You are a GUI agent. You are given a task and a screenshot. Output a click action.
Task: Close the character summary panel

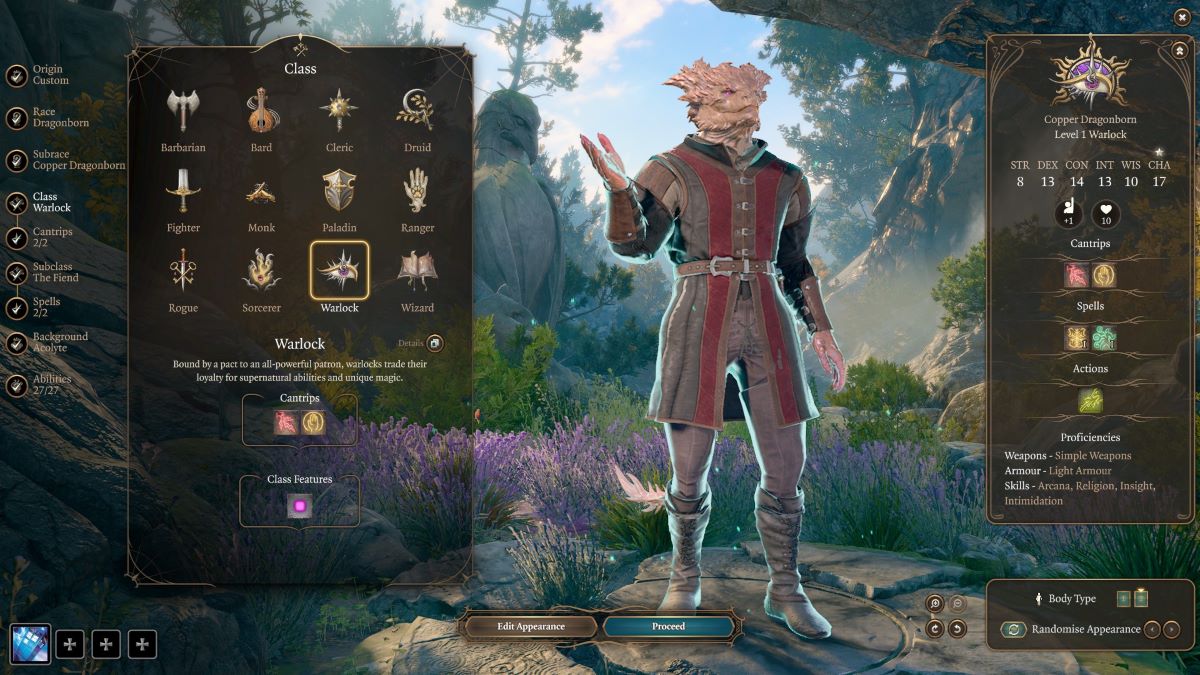(1178, 49)
